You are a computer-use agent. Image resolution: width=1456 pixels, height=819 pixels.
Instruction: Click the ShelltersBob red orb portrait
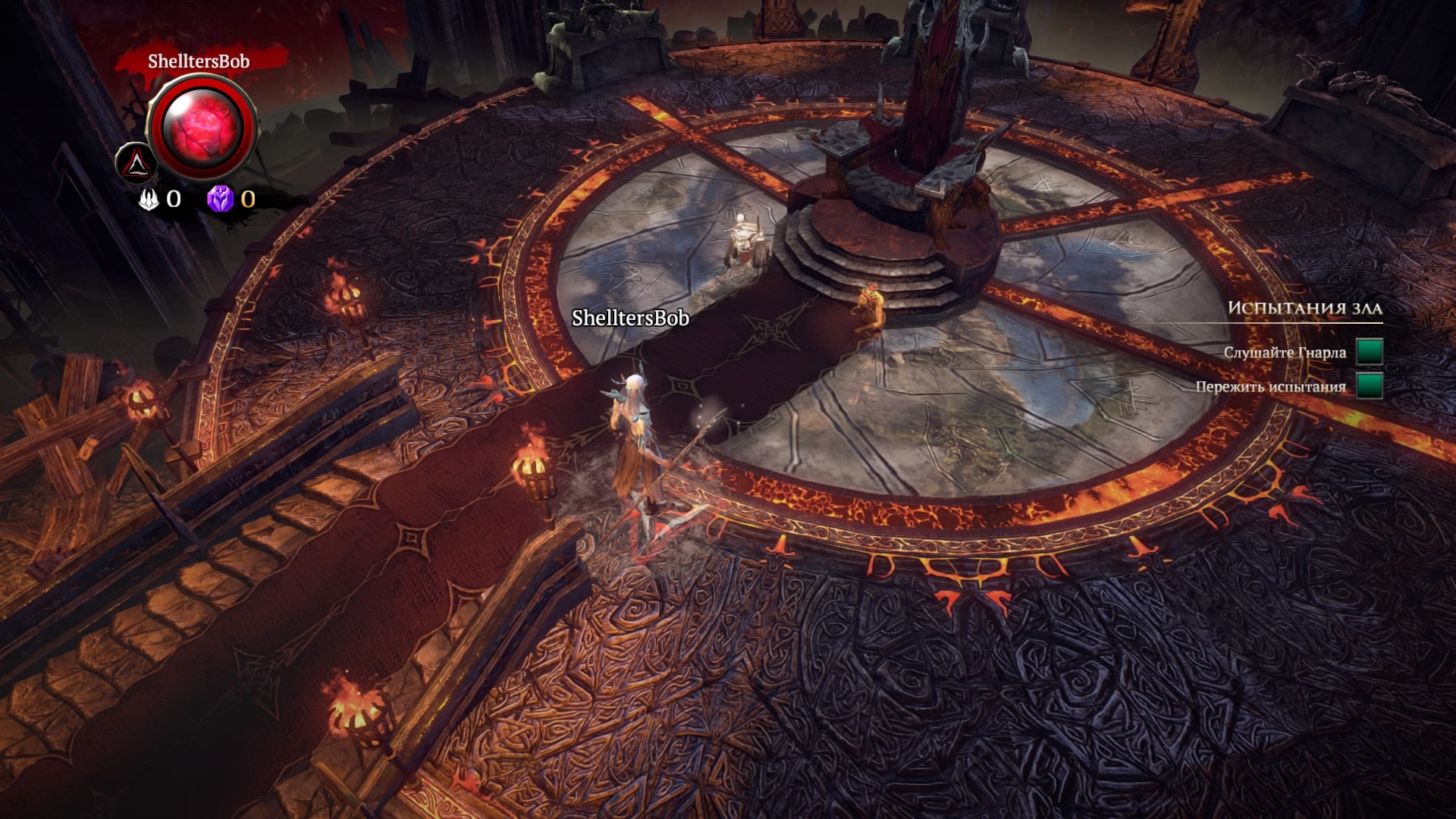202,127
